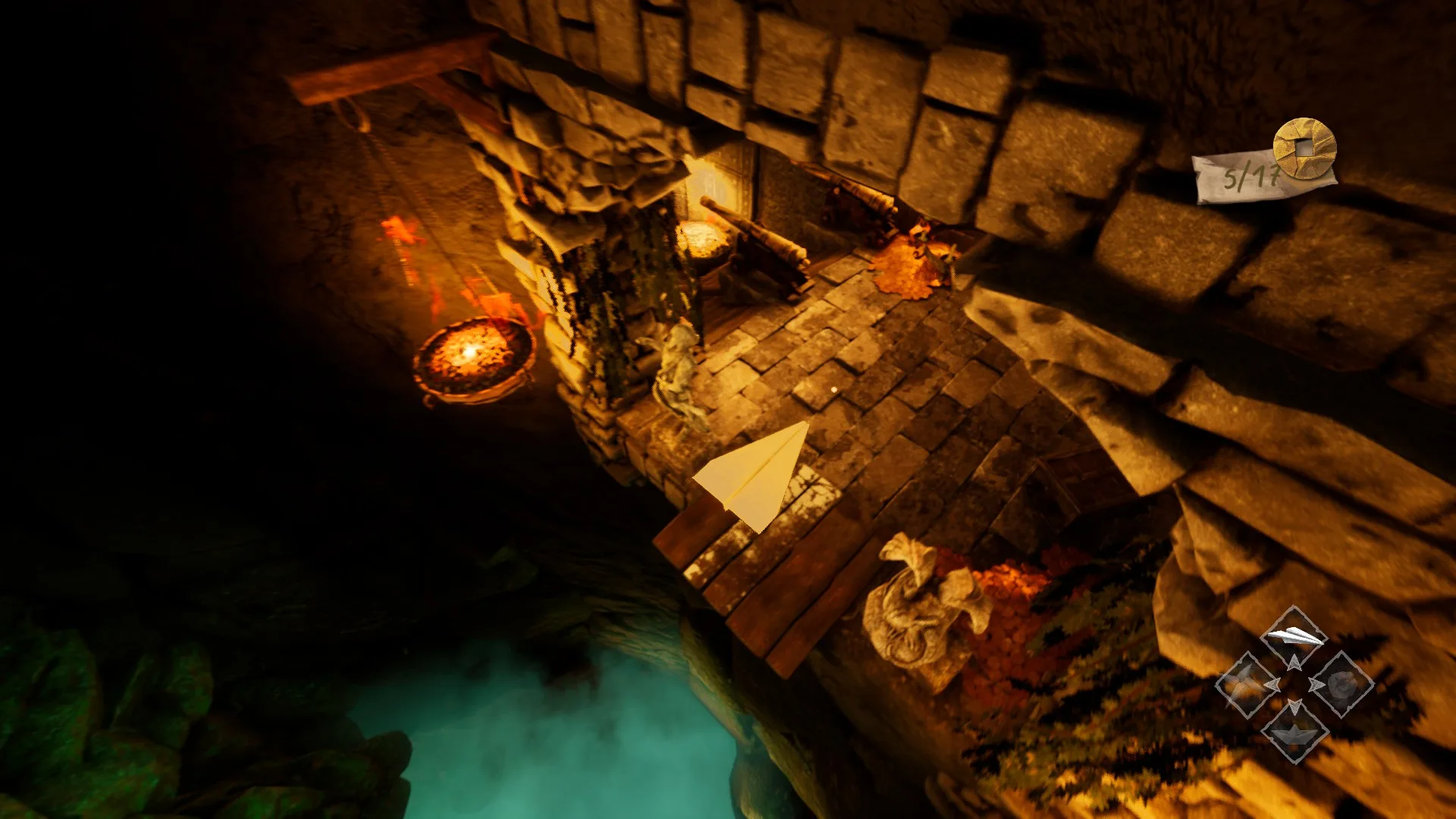Choose the crumpled paper ball form
The height and width of the screenshot is (819, 1456).
(x=1342, y=684)
